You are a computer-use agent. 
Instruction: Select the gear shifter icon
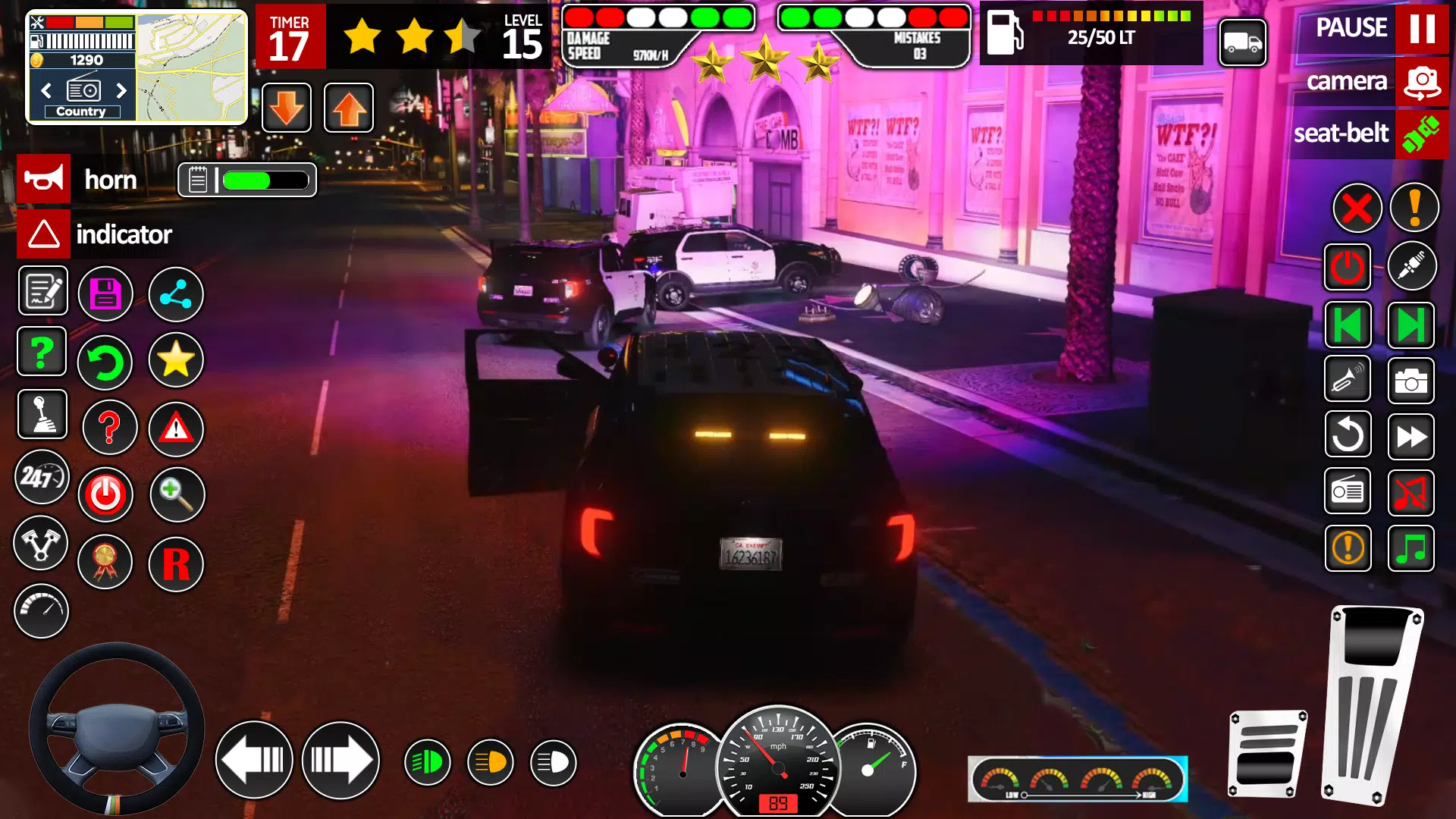coord(42,414)
